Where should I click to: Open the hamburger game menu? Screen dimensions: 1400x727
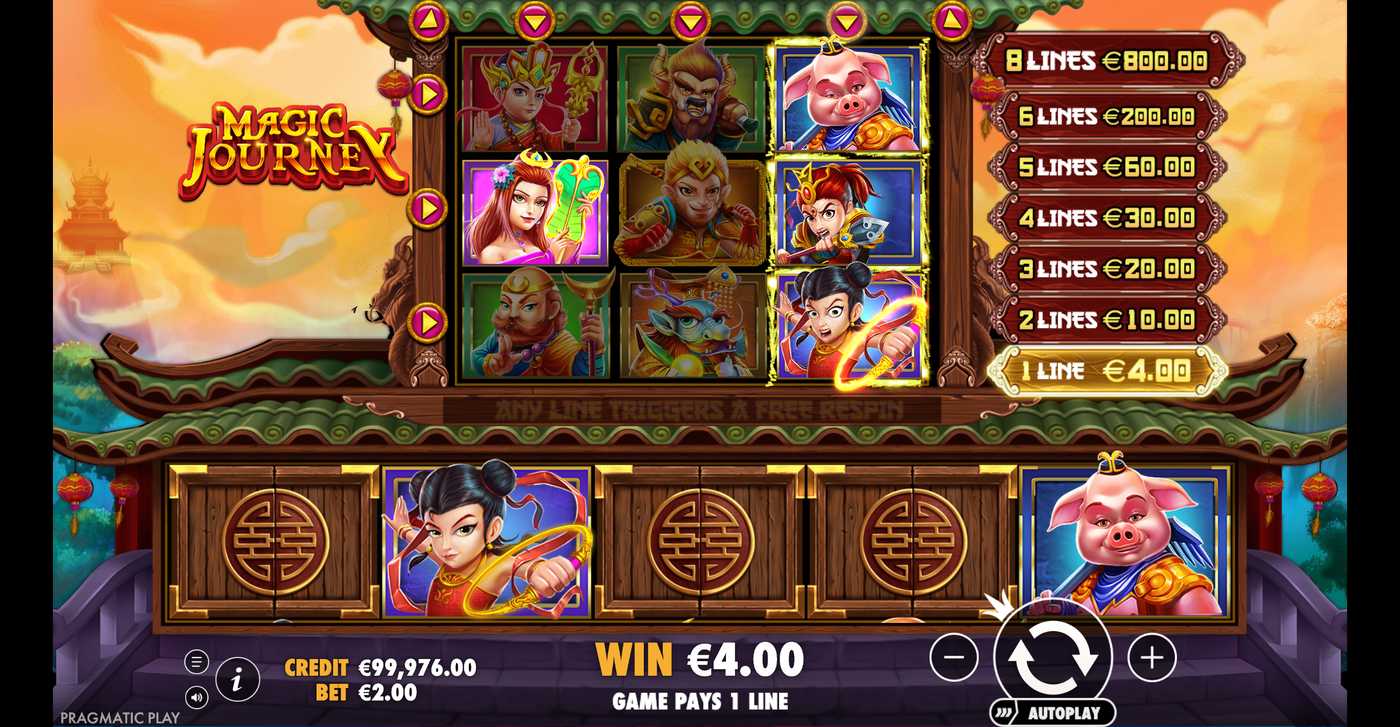(196, 659)
